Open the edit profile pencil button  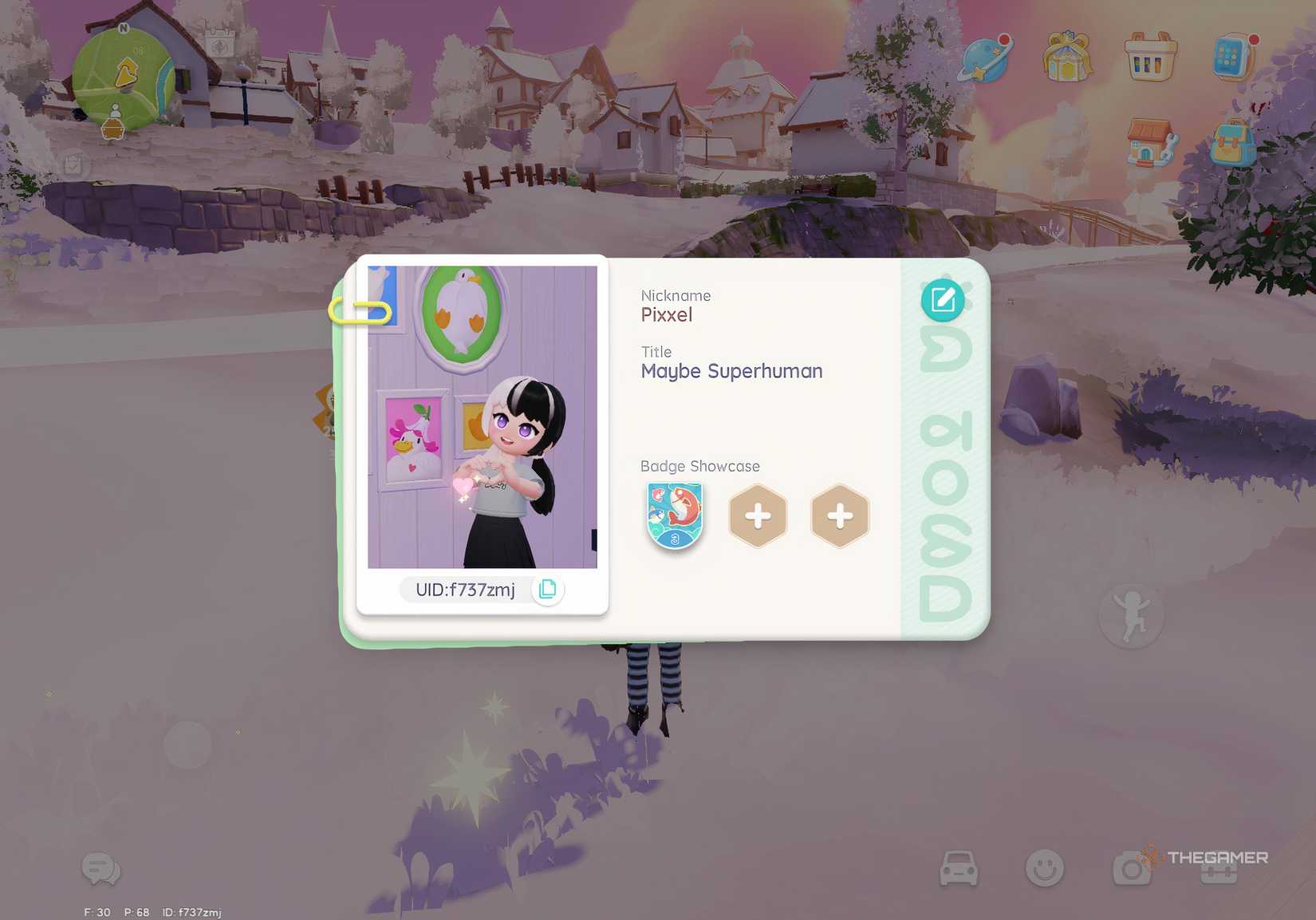click(x=942, y=299)
